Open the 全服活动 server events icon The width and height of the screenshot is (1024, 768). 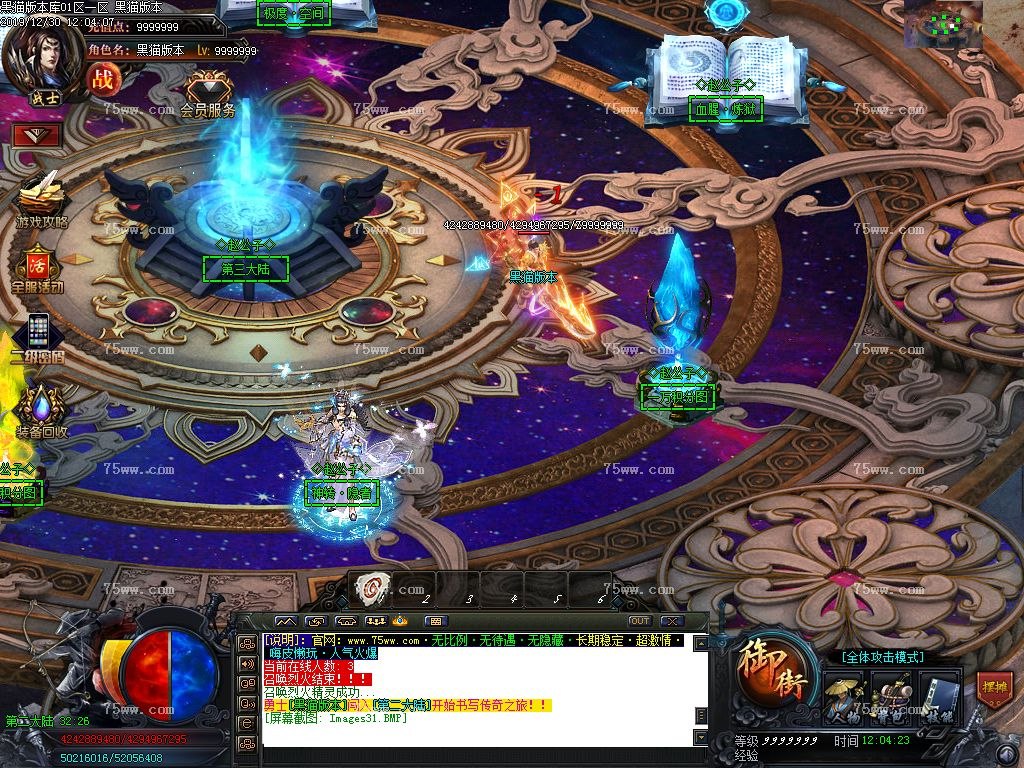tap(37, 269)
